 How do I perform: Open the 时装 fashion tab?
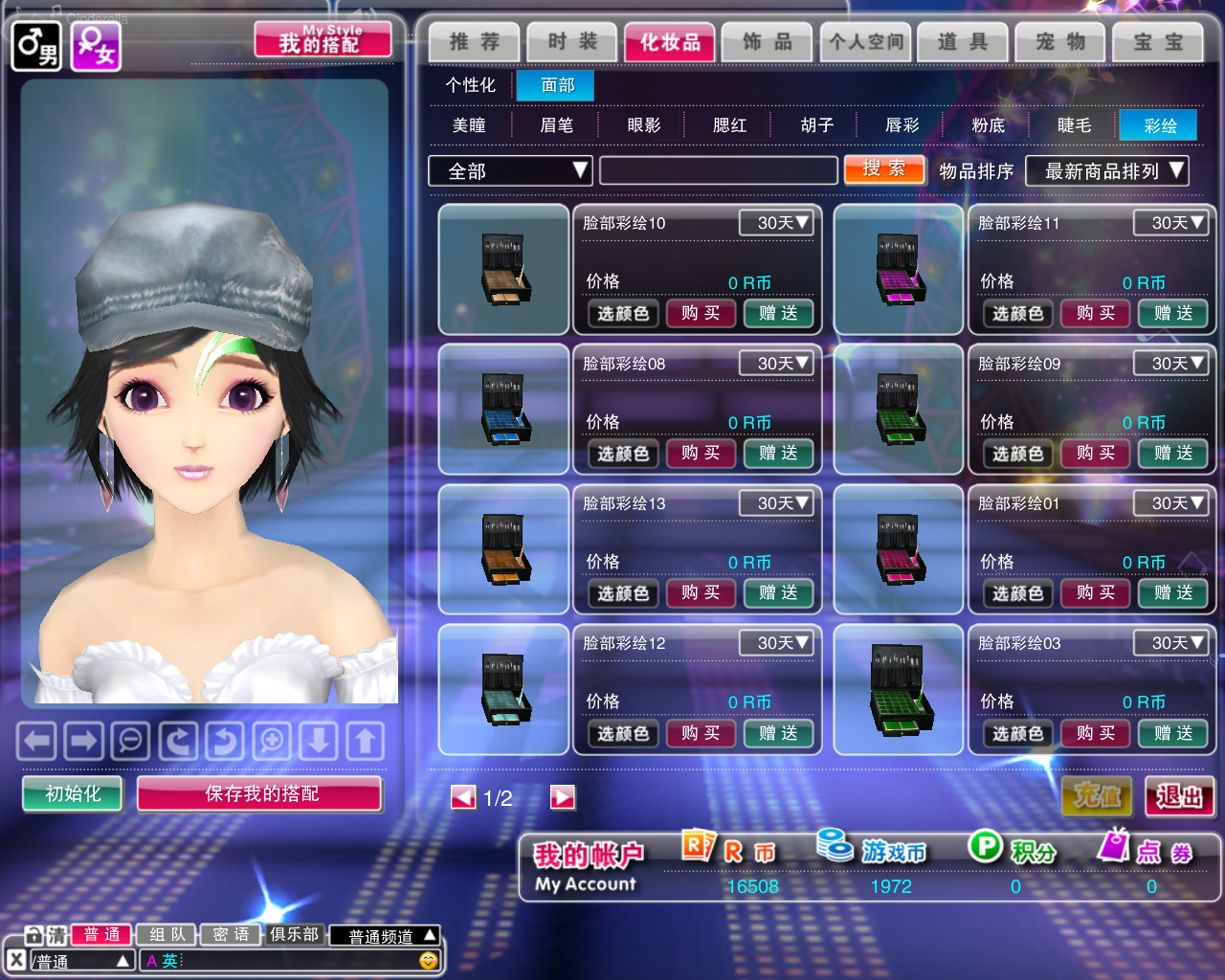point(572,42)
